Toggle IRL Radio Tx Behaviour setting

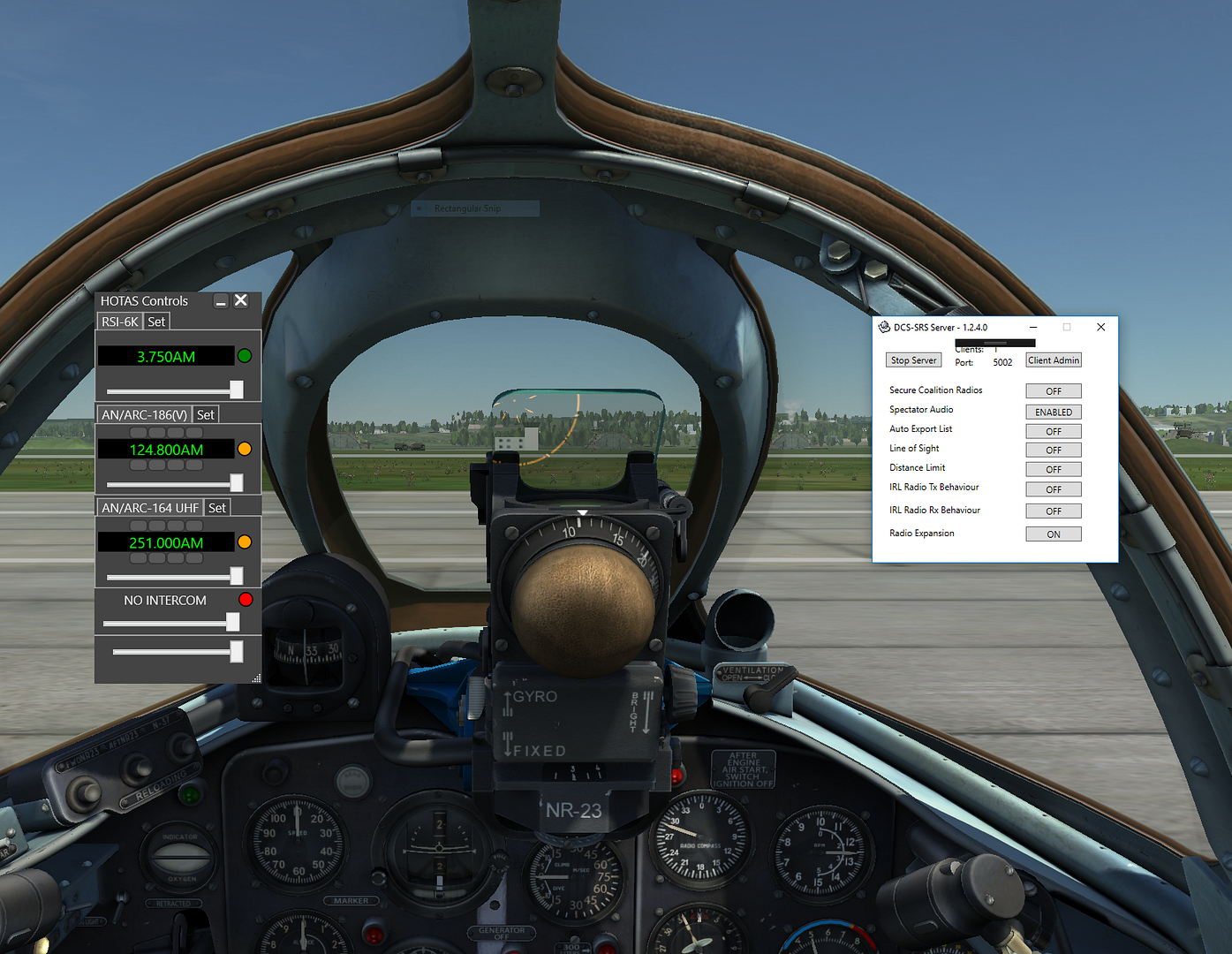tap(1053, 489)
